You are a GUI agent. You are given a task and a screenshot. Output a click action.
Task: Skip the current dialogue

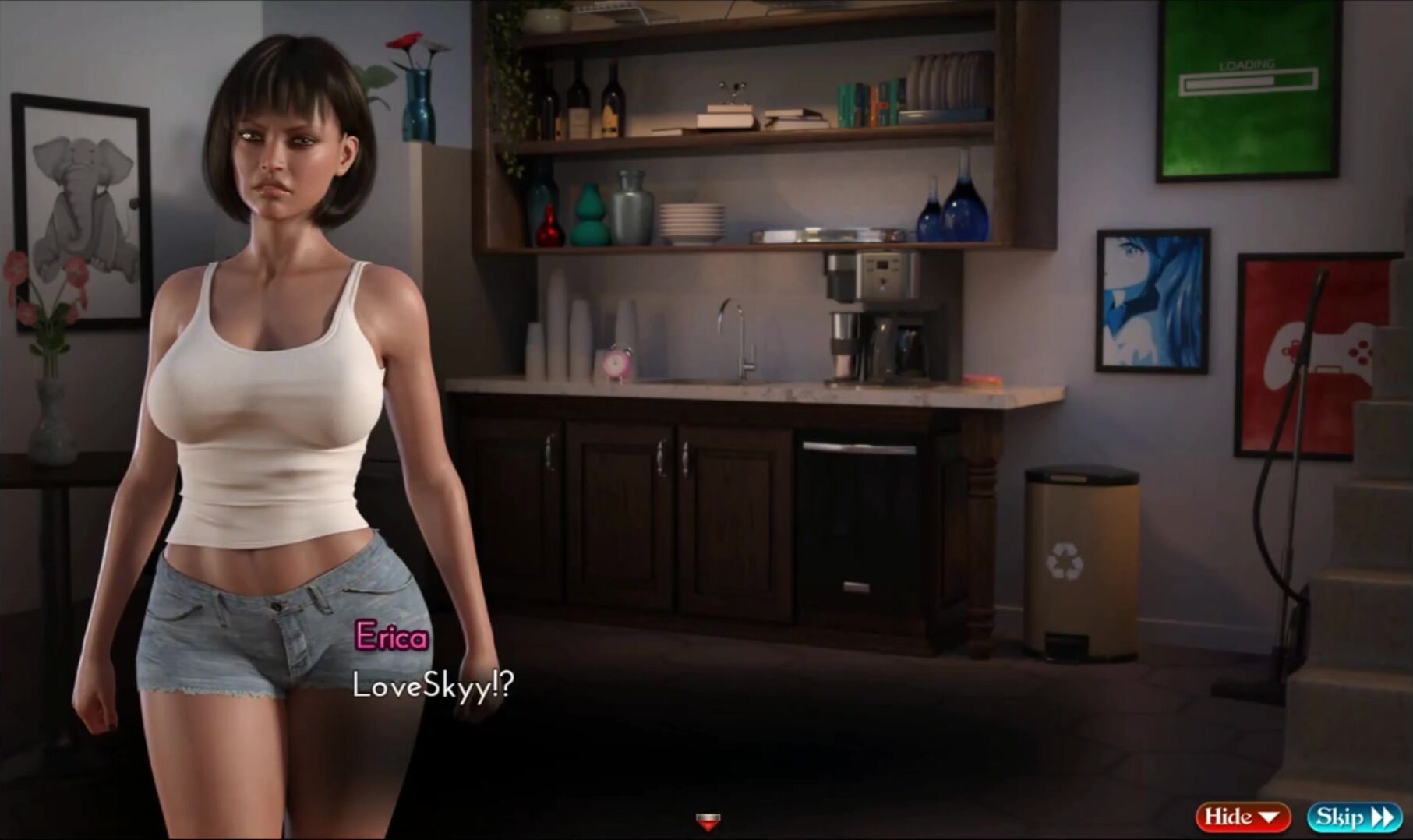pos(1354,817)
